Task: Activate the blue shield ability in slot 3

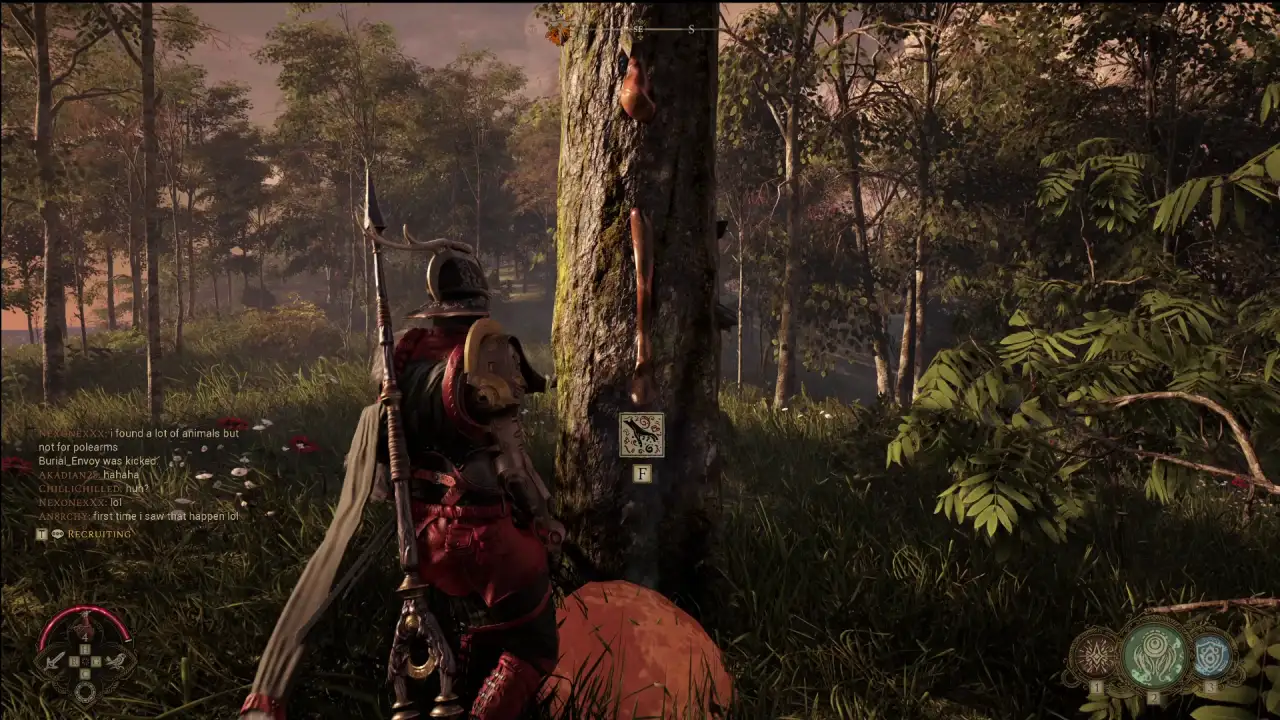Action: [1211, 655]
